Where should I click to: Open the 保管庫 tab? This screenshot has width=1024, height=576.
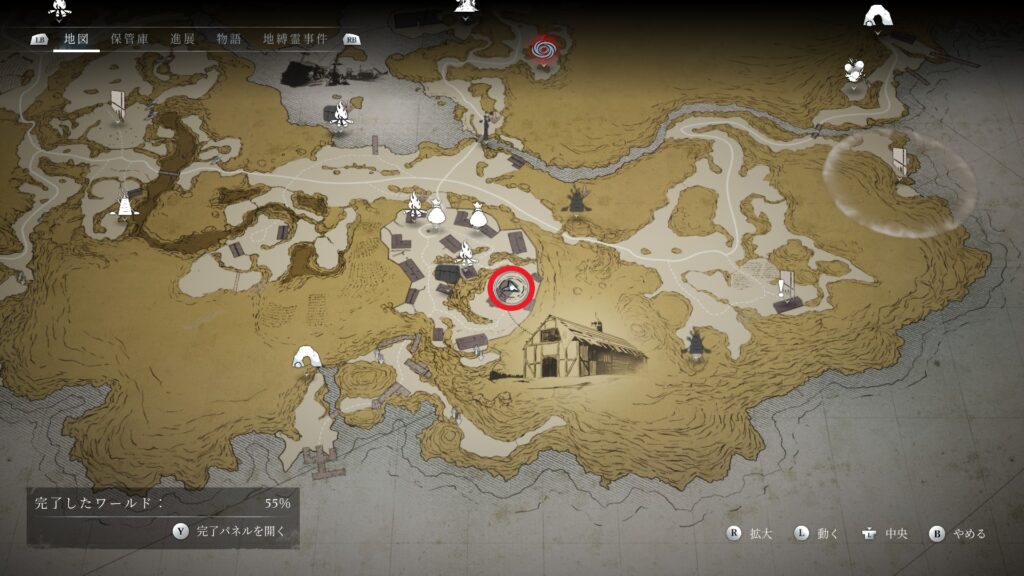[x=130, y=39]
